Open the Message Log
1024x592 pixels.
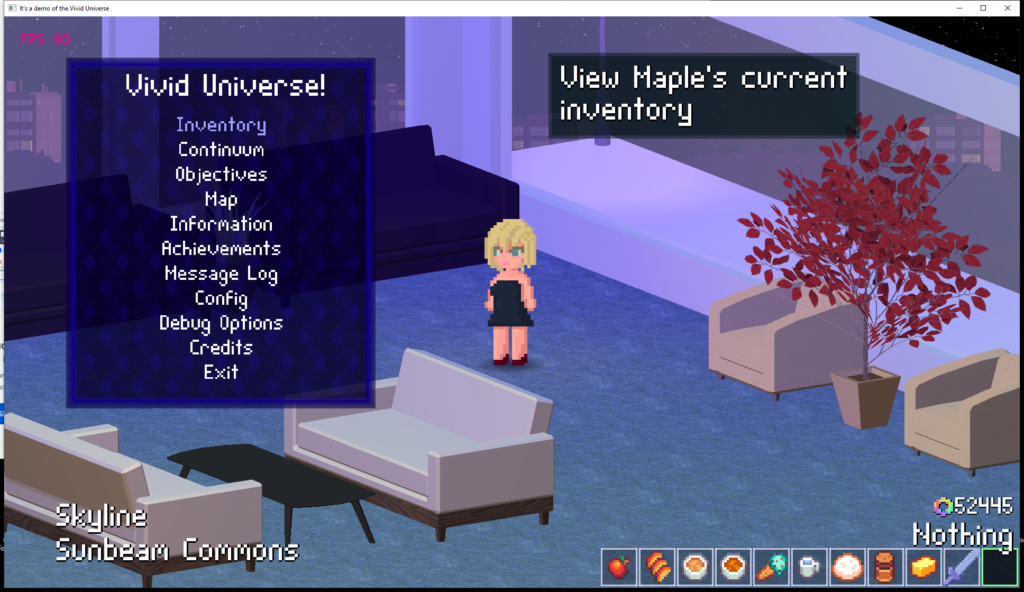pos(221,273)
